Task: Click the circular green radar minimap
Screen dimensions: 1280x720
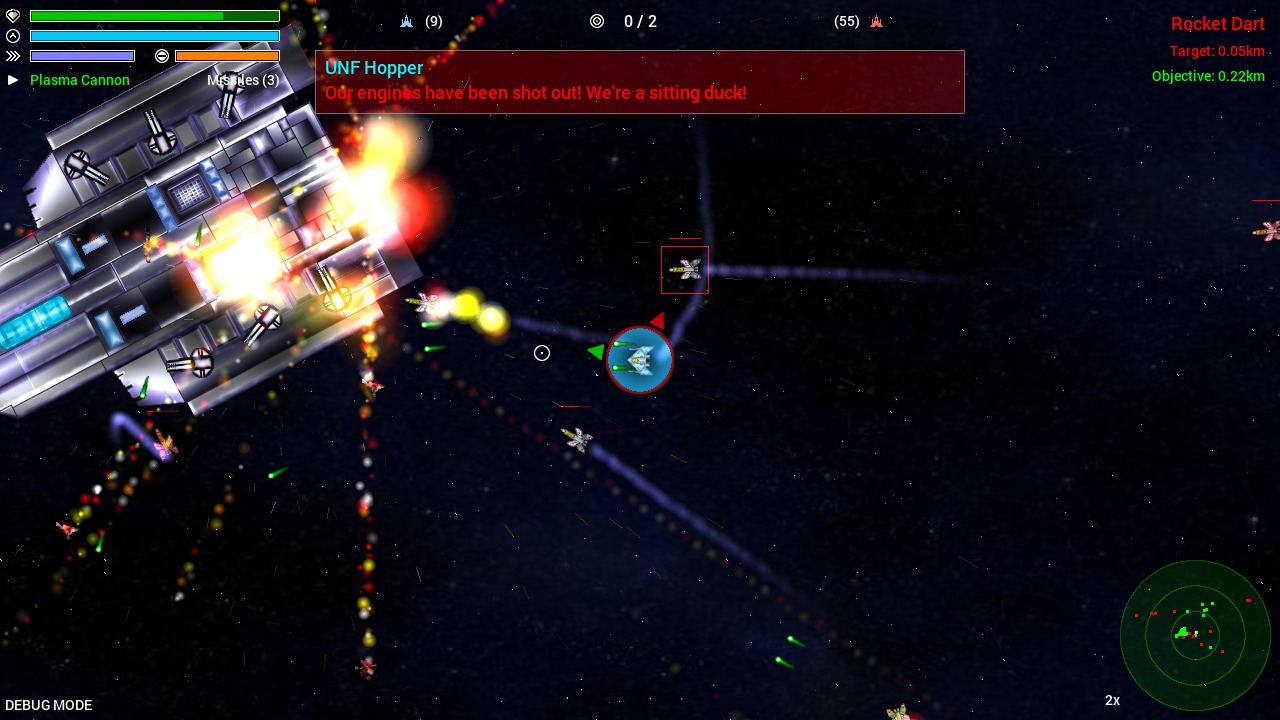Action: pos(1195,634)
